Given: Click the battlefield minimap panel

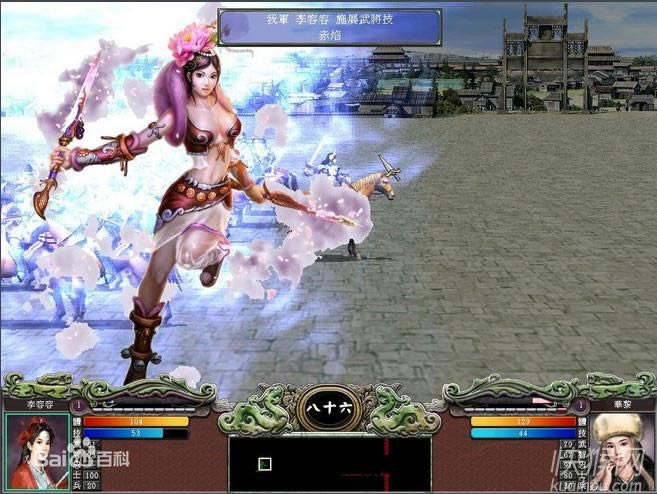Looking at the screenshot, I should coord(329,464).
